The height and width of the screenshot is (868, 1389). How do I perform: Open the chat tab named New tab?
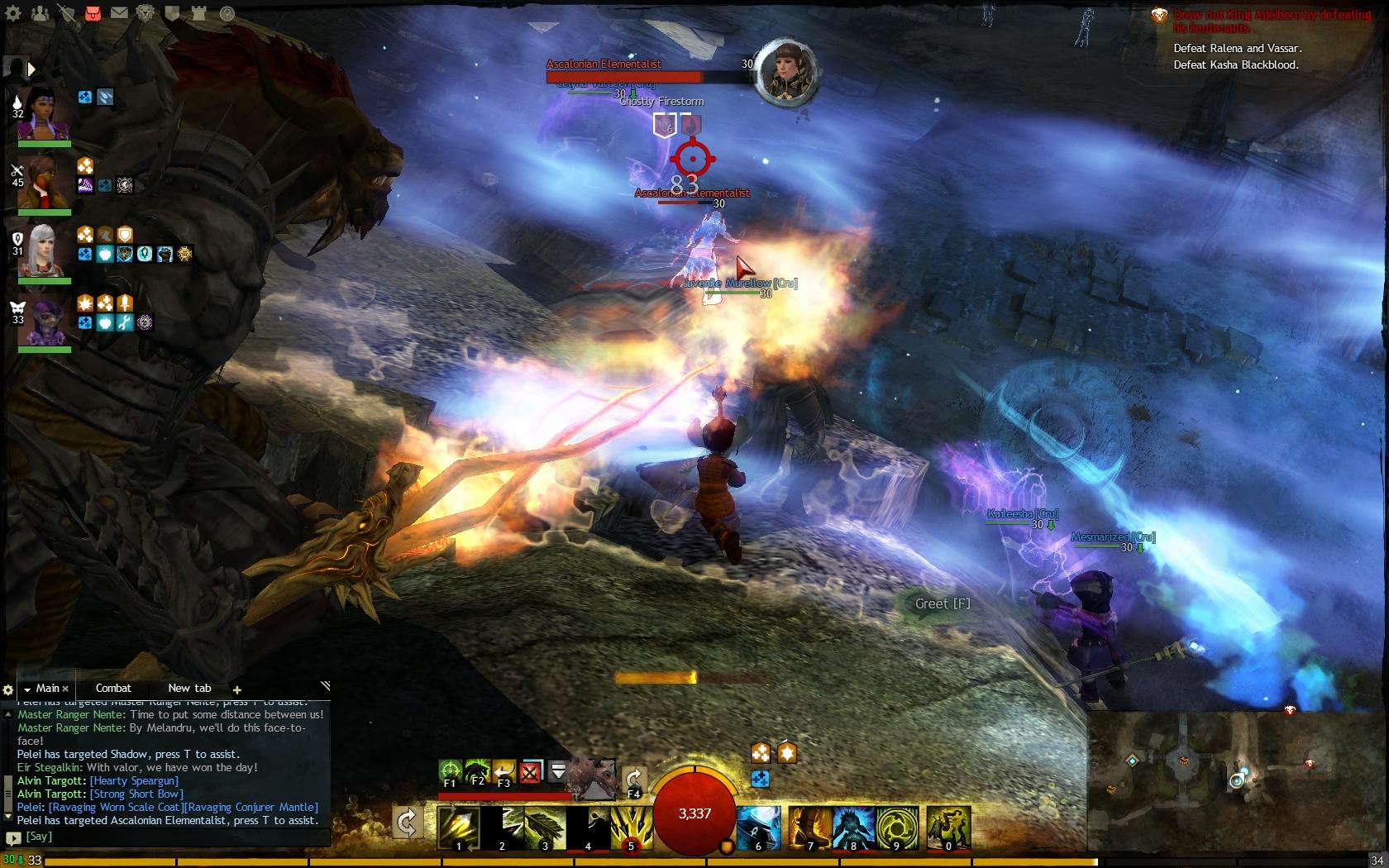[189, 688]
